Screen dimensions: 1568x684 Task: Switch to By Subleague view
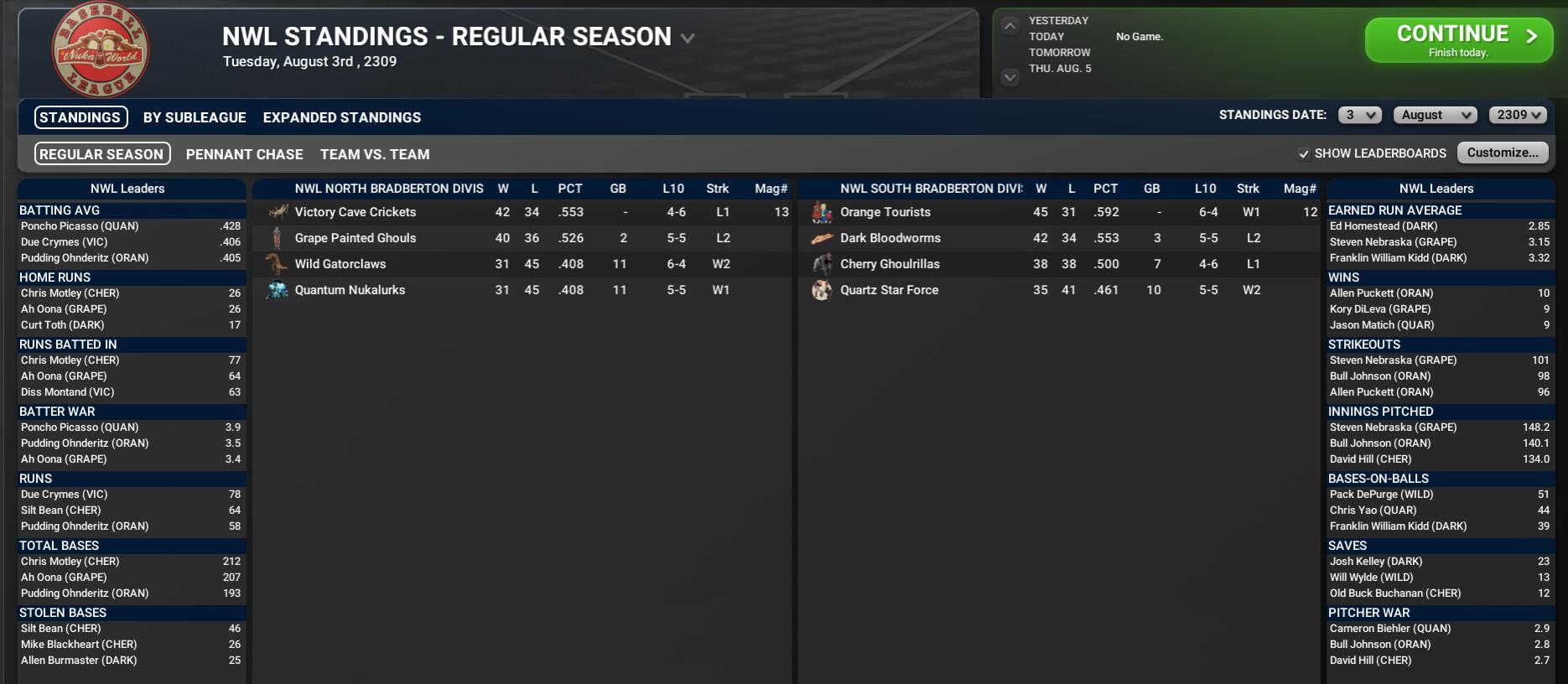pos(195,117)
